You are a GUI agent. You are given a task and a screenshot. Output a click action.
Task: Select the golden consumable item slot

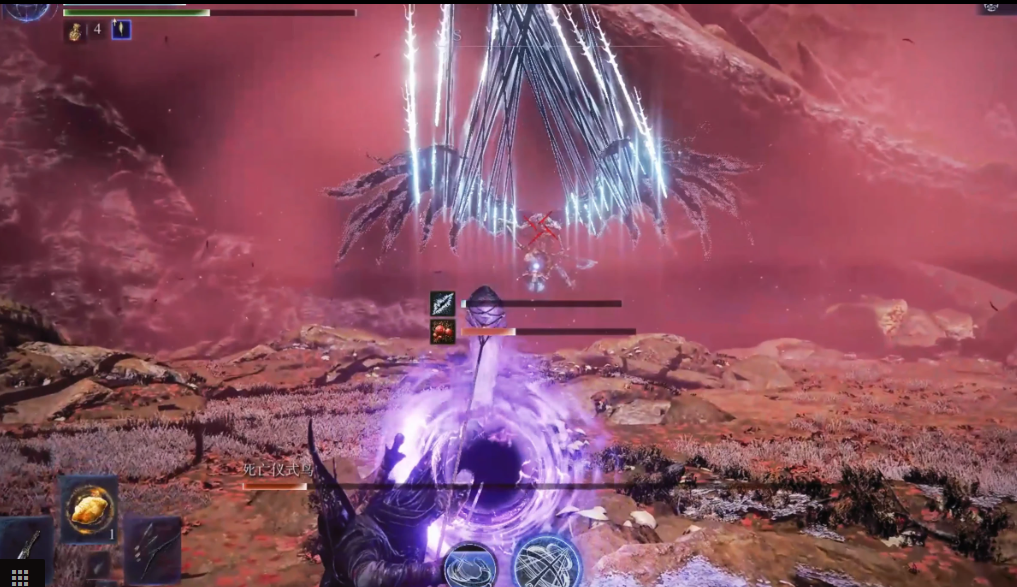pyautogui.click(x=88, y=510)
